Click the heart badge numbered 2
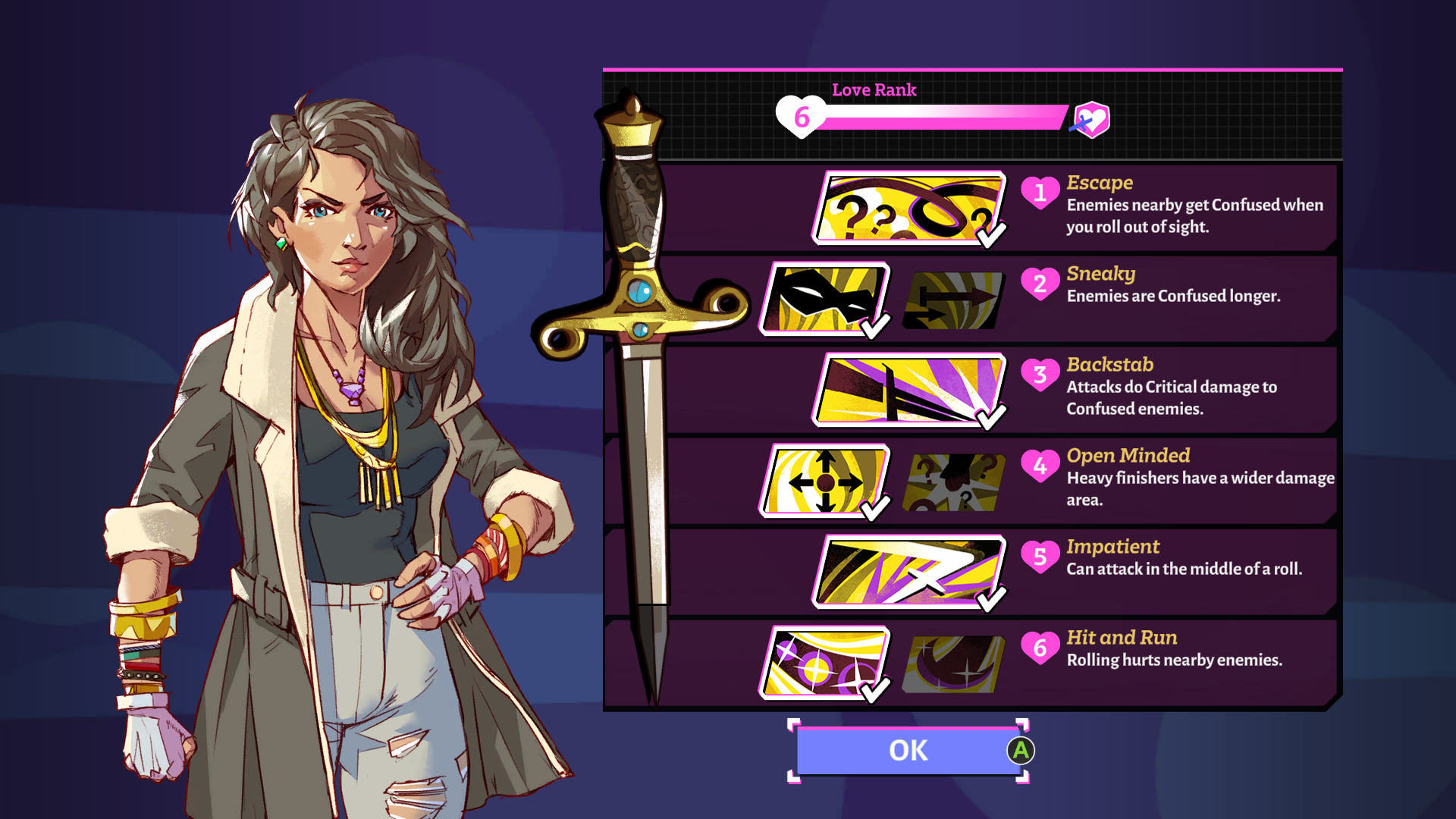This screenshot has height=819, width=1456. click(x=1042, y=284)
